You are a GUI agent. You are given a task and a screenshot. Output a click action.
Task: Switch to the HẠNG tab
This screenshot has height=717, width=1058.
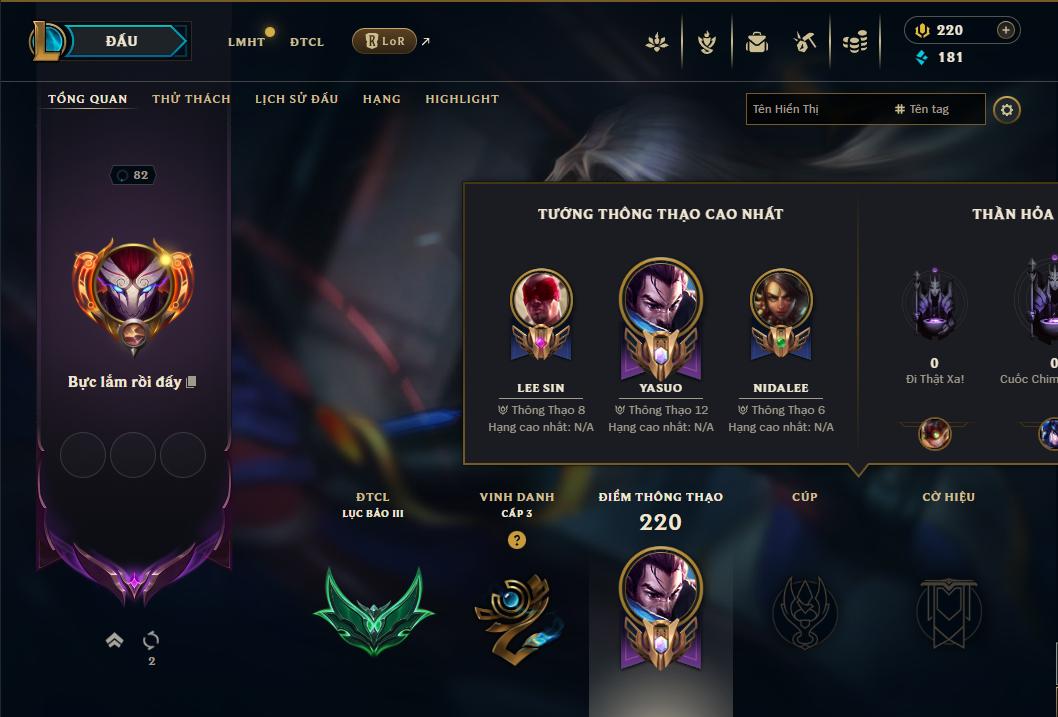tap(381, 99)
